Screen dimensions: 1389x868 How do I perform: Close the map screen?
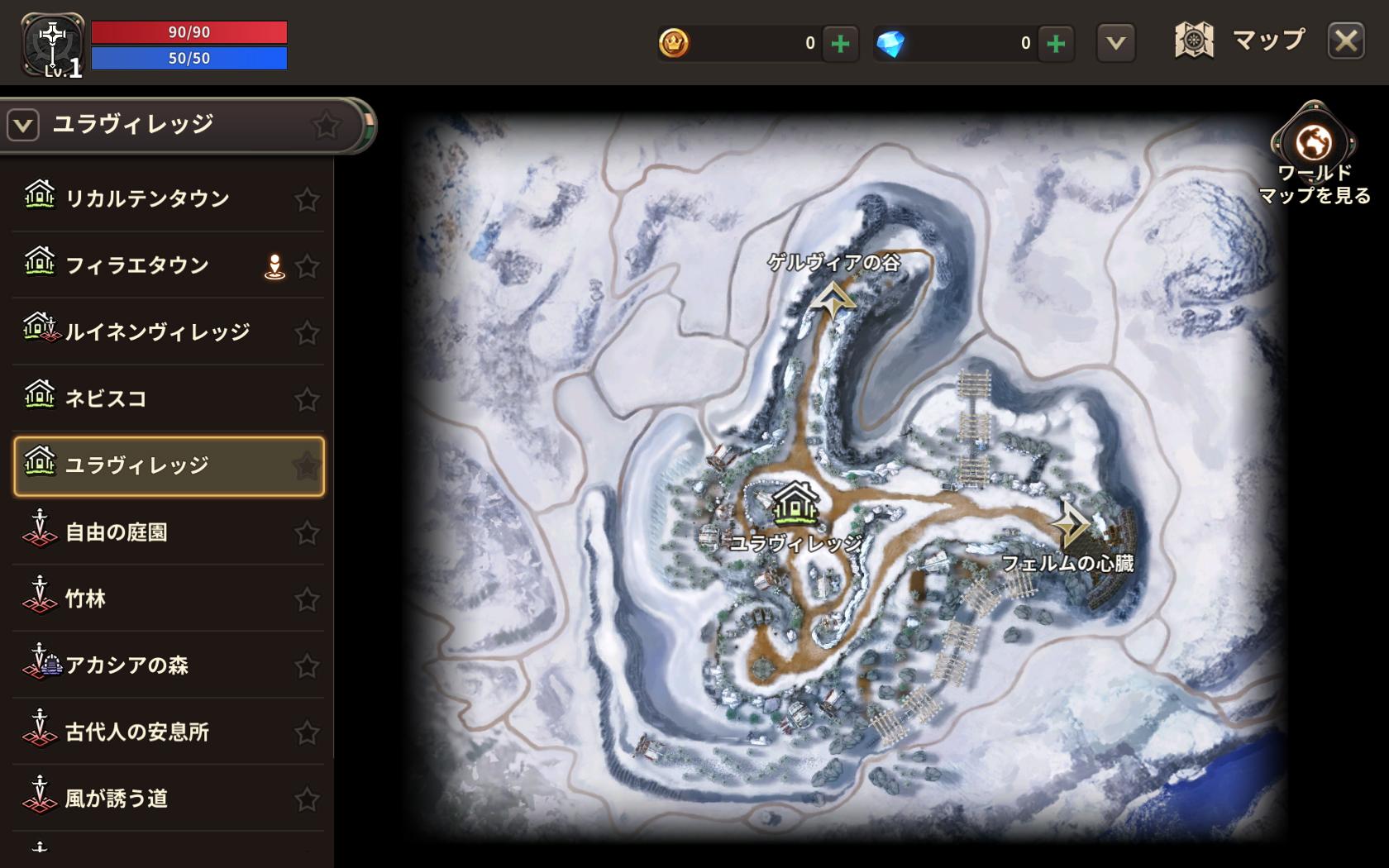tap(1345, 41)
